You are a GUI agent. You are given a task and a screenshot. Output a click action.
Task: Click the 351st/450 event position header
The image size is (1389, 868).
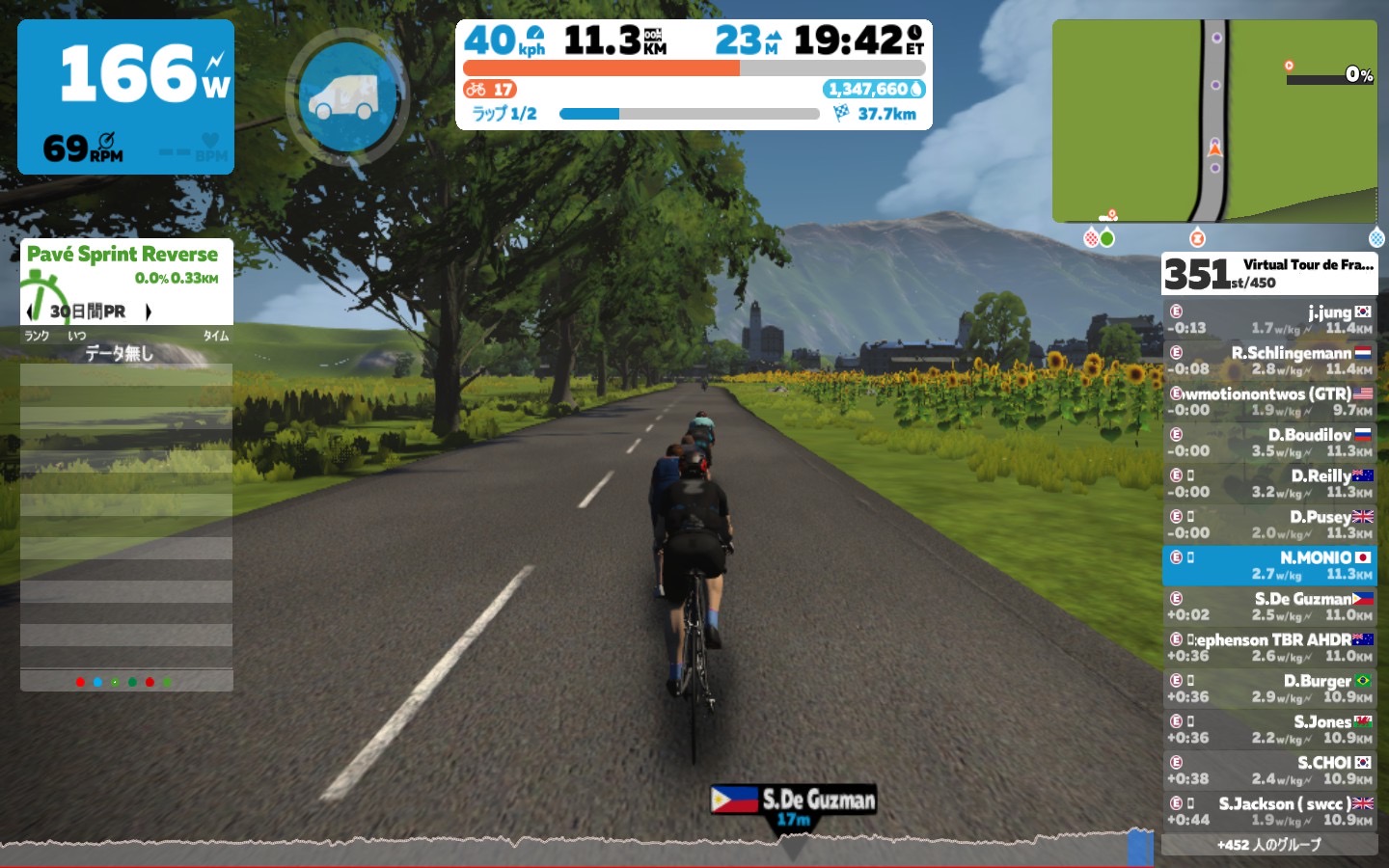1268,273
